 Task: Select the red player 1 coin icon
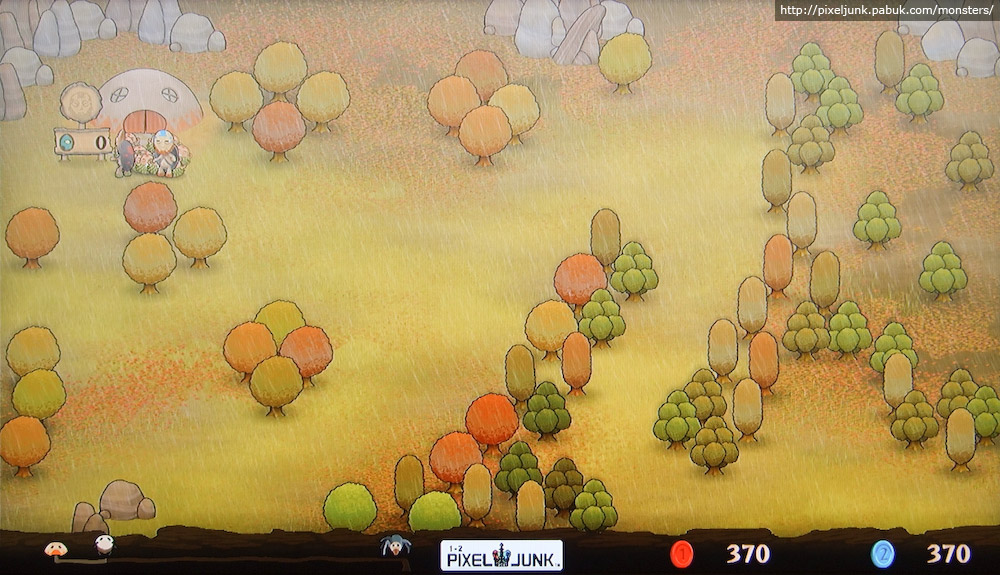click(x=683, y=553)
